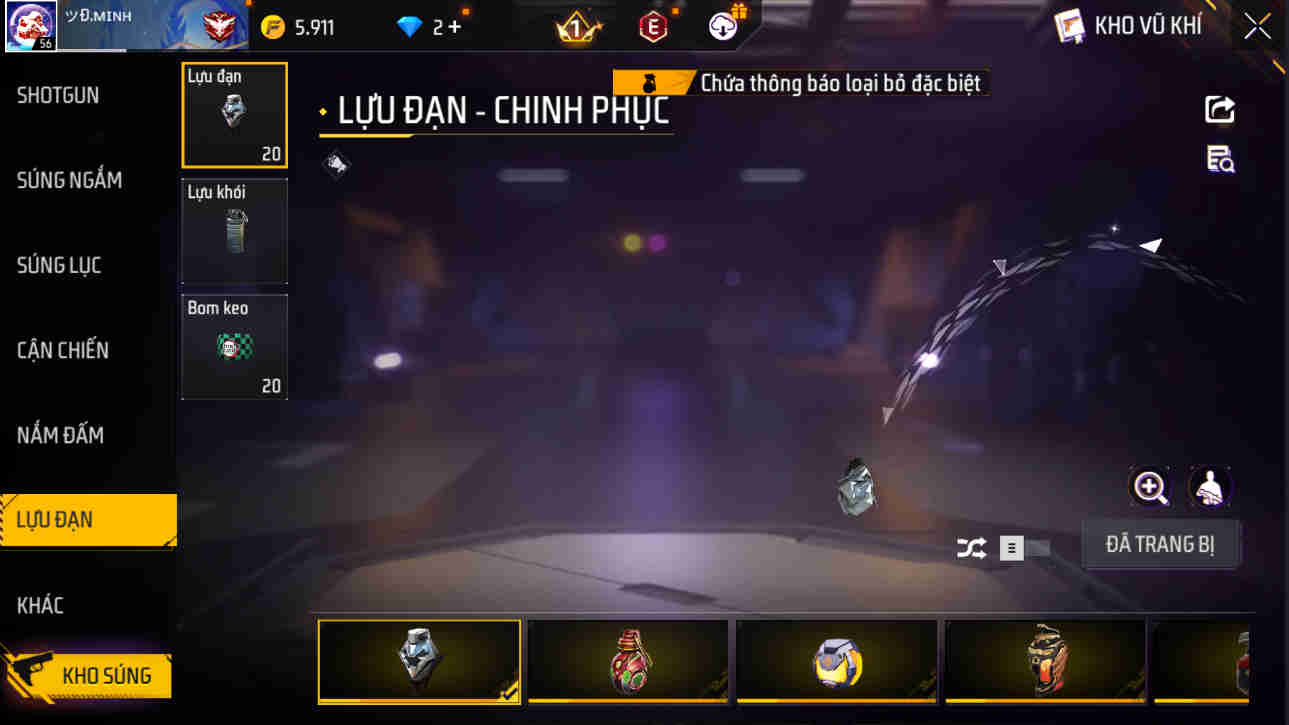Viewport: 1289px width, 725px height.
Task: Toggle the shuffle random skin switch
Action: coord(969,545)
